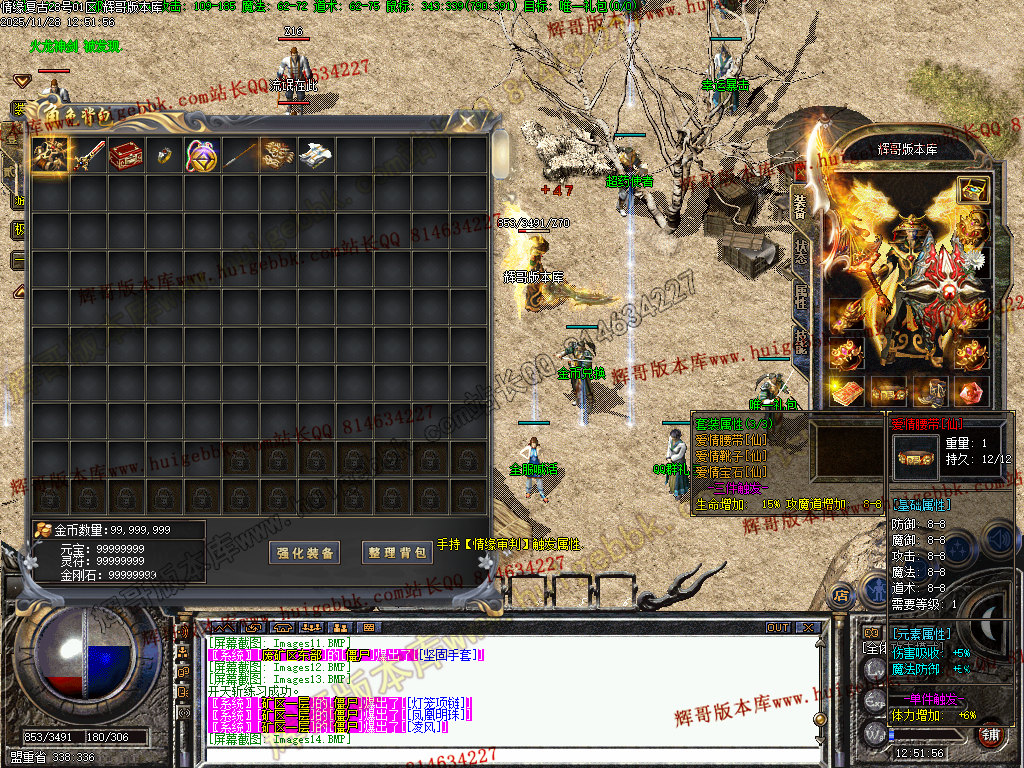This screenshot has width=1024, height=768.
Task: Select the red treasure chest item
Action: 125,155
